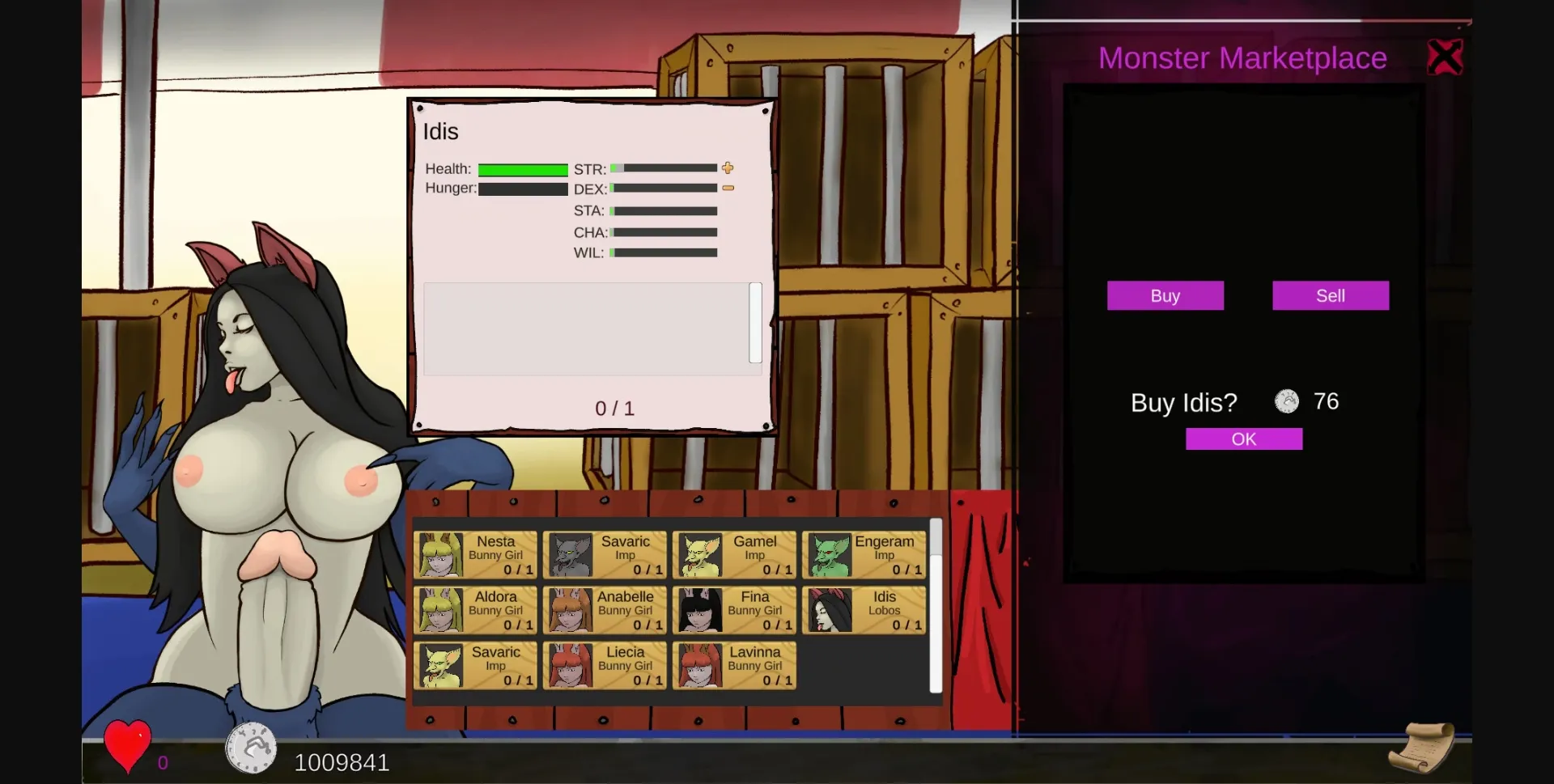
Task: Click the plus icon to increase STR
Action: (728, 168)
